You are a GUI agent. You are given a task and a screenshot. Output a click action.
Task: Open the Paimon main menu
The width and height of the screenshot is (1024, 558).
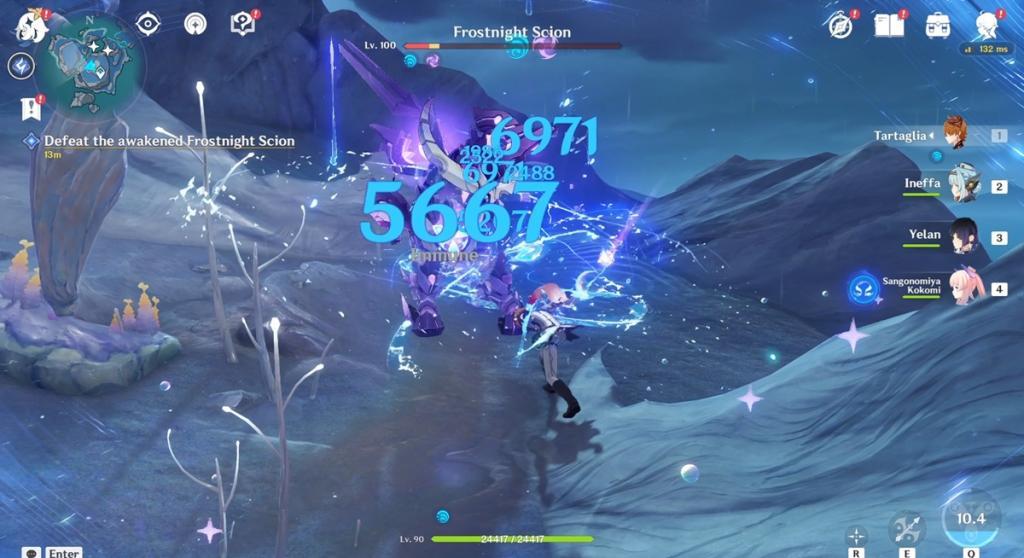(31, 27)
